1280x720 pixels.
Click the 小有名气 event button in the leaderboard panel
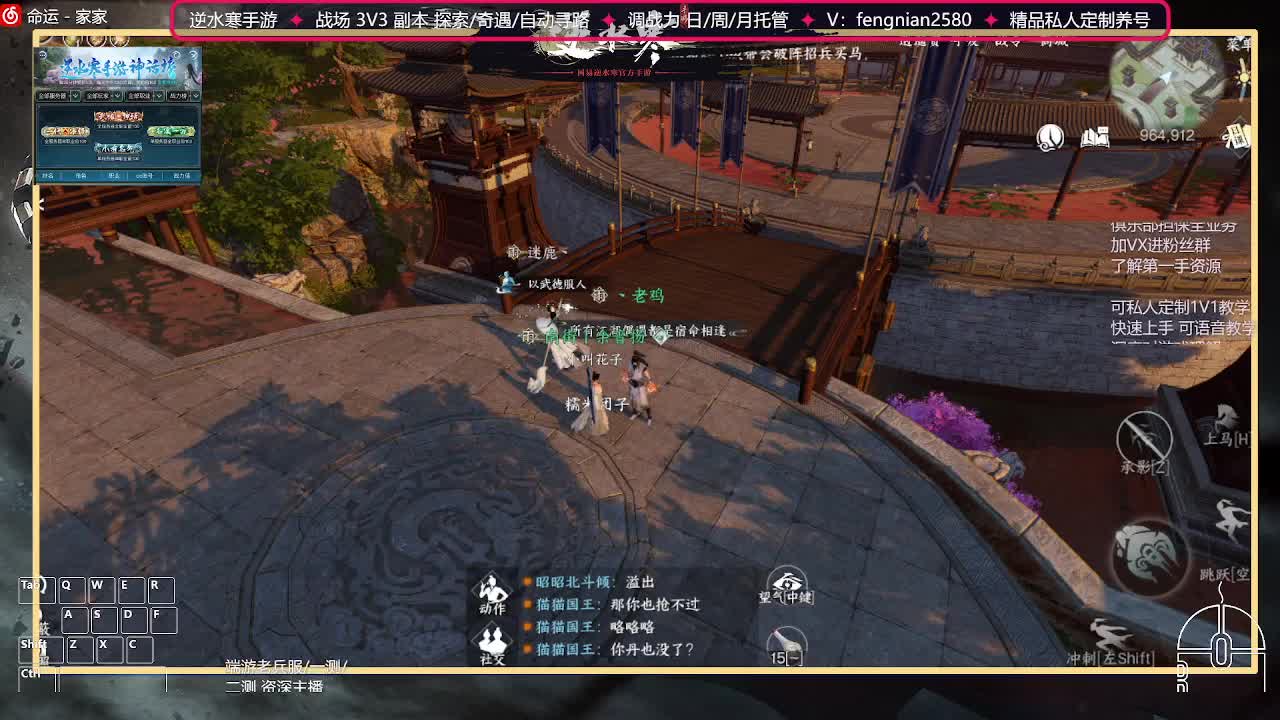point(118,148)
